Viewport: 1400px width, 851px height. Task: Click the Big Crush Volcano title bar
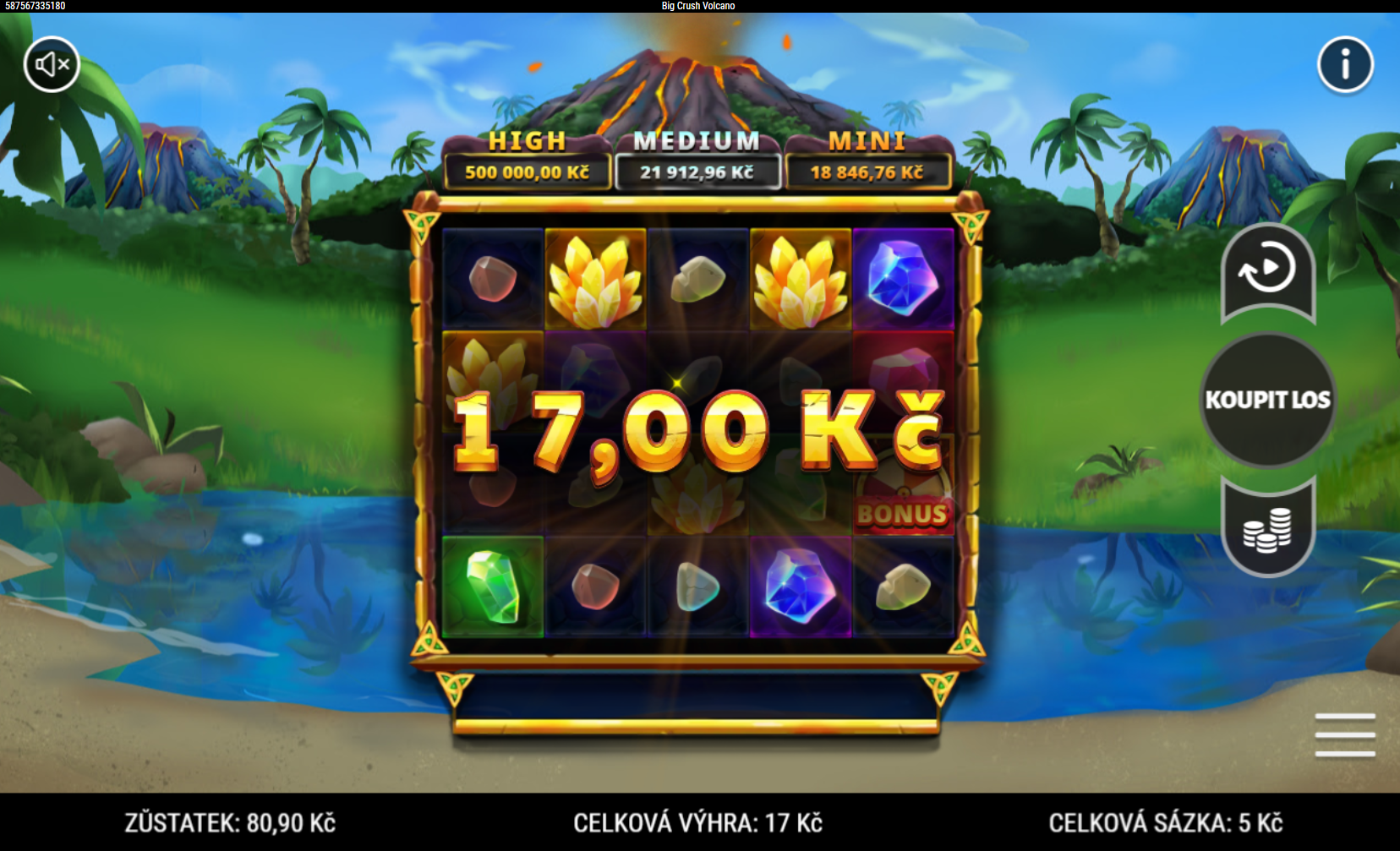pos(697,6)
